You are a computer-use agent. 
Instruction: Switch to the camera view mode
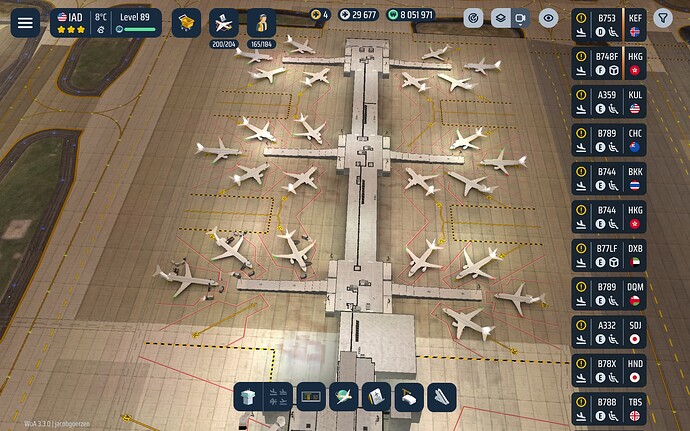click(x=520, y=18)
